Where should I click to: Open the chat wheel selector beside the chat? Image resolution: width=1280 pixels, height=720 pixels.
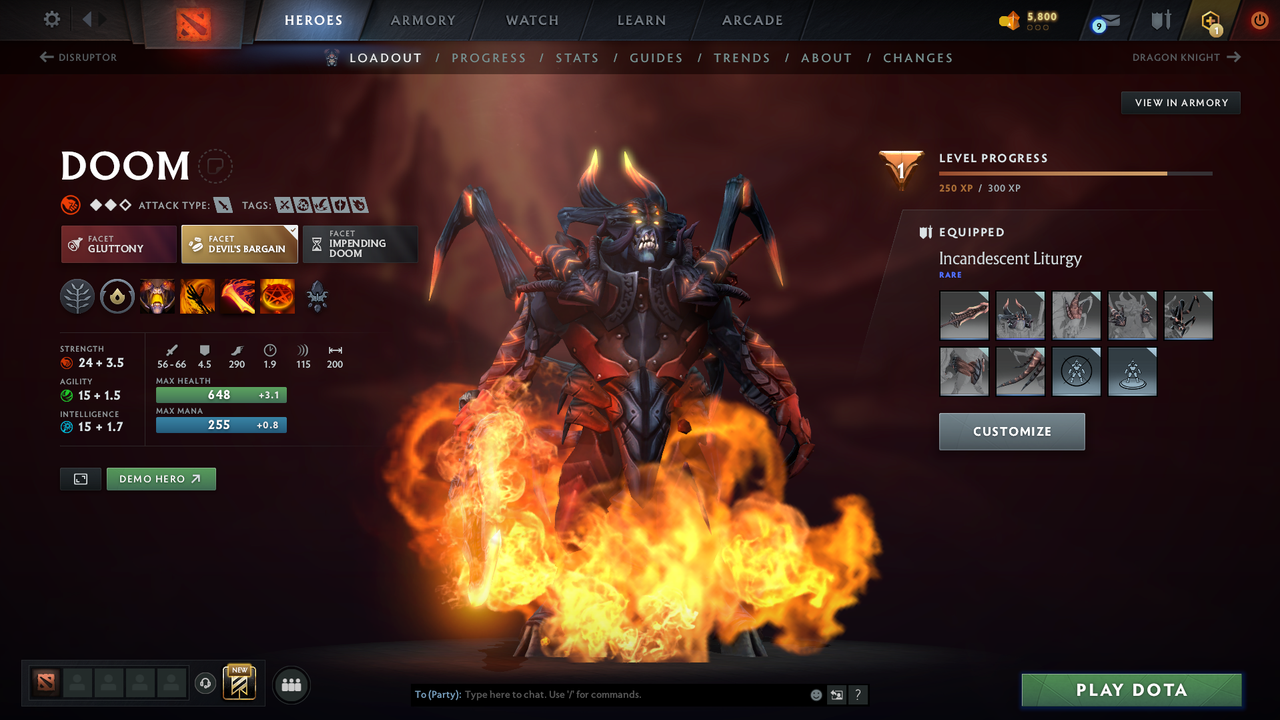pos(836,694)
